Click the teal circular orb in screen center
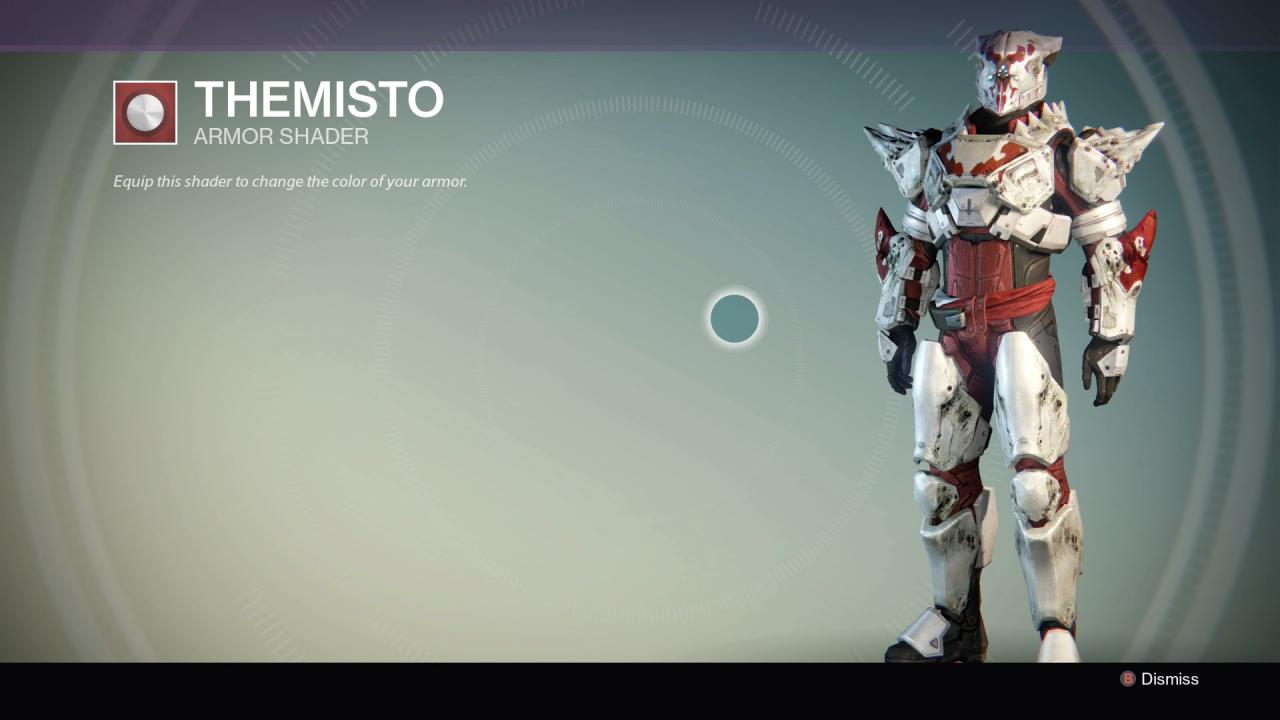Viewport: 1280px width, 720px height. [733, 319]
